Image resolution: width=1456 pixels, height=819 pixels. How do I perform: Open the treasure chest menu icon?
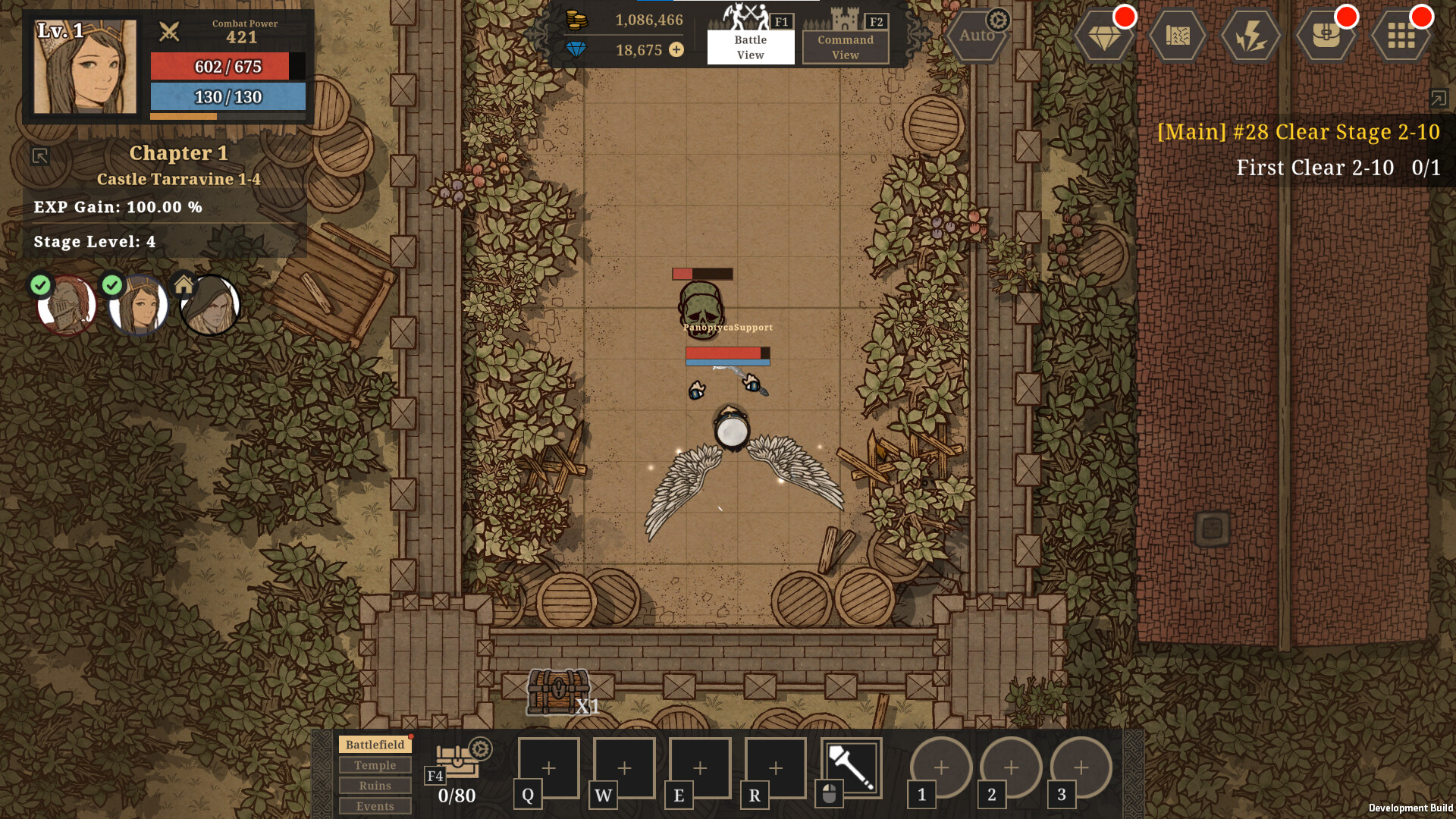click(1326, 36)
